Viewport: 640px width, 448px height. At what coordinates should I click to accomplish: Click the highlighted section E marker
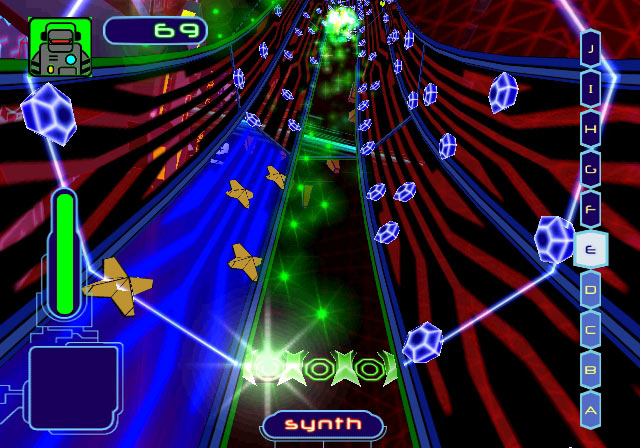tap(591, 249)
